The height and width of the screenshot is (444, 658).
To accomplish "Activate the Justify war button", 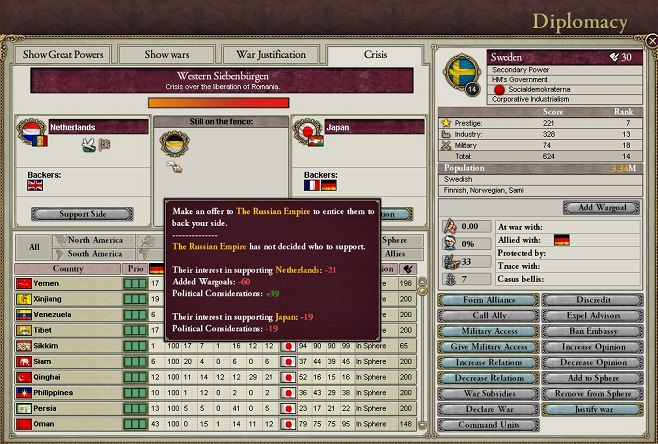I will tap(592, 409).
